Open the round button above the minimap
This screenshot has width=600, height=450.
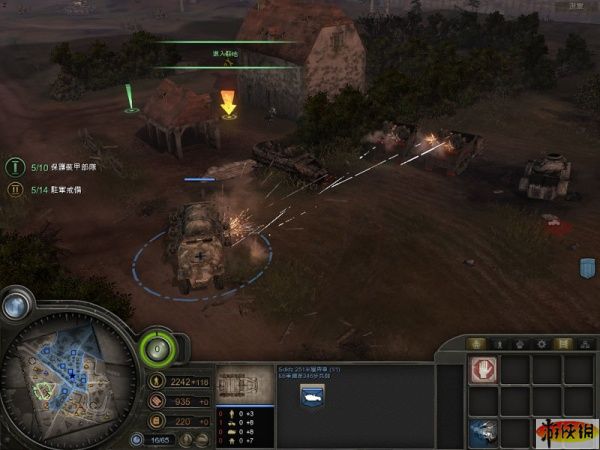coord(15,307)
